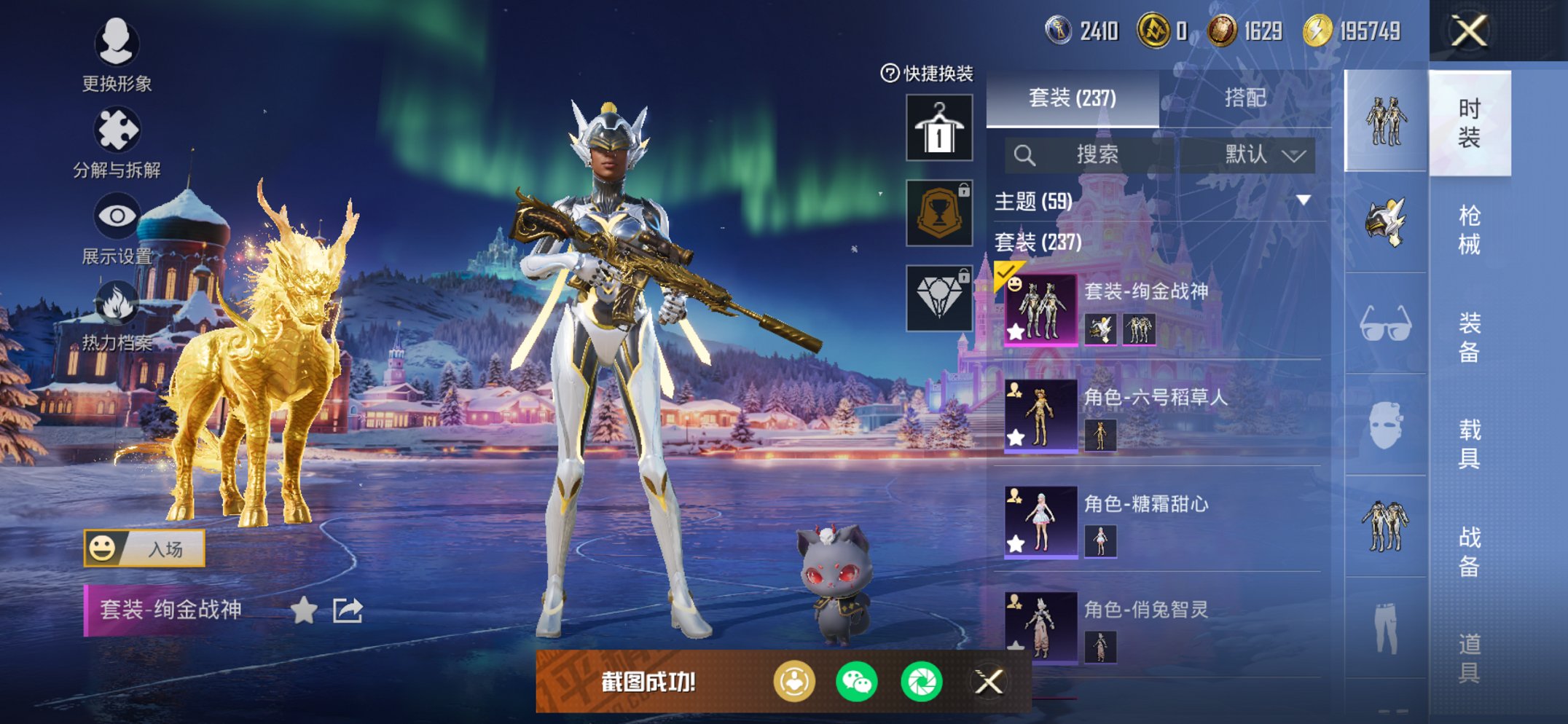Favorite the outfit with the star icon
This screenshot has width=1568, height=724.
304,610
